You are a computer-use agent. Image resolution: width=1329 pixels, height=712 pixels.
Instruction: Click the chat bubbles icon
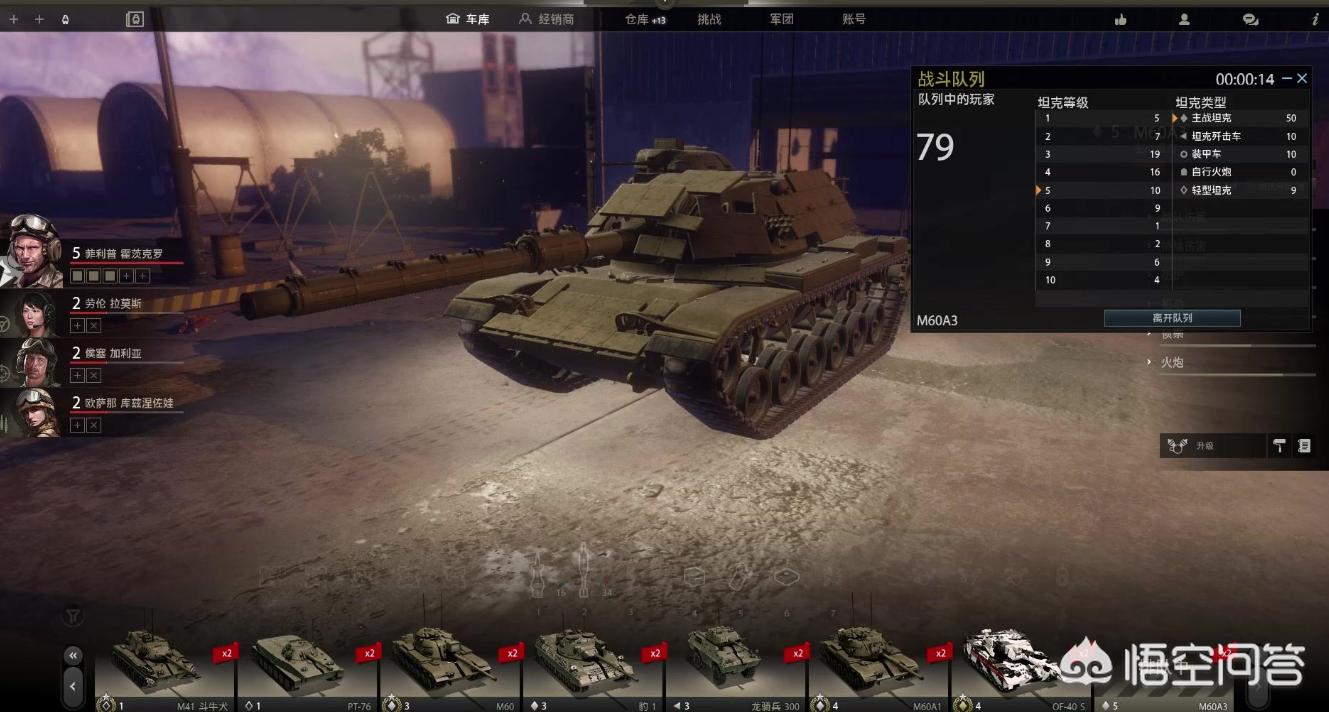[1250, 19]
